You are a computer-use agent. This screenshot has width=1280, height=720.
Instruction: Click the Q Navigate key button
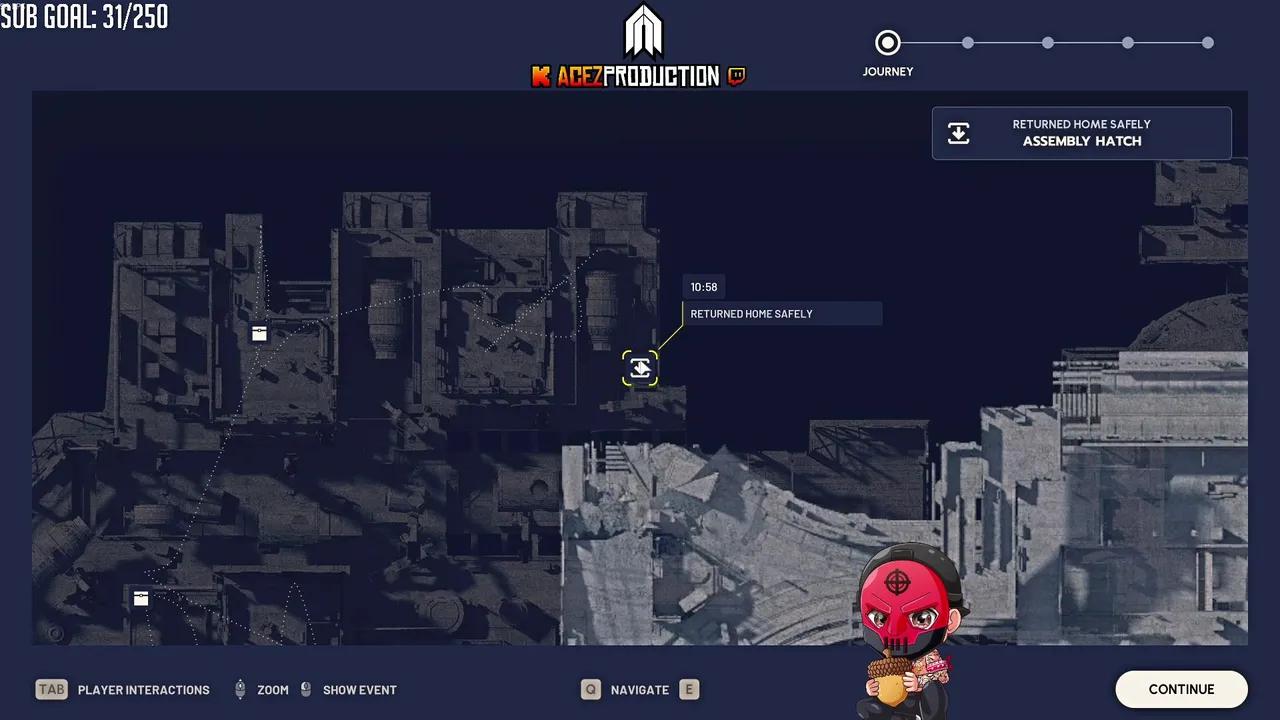pyautogui.click(x=590, y=689)
